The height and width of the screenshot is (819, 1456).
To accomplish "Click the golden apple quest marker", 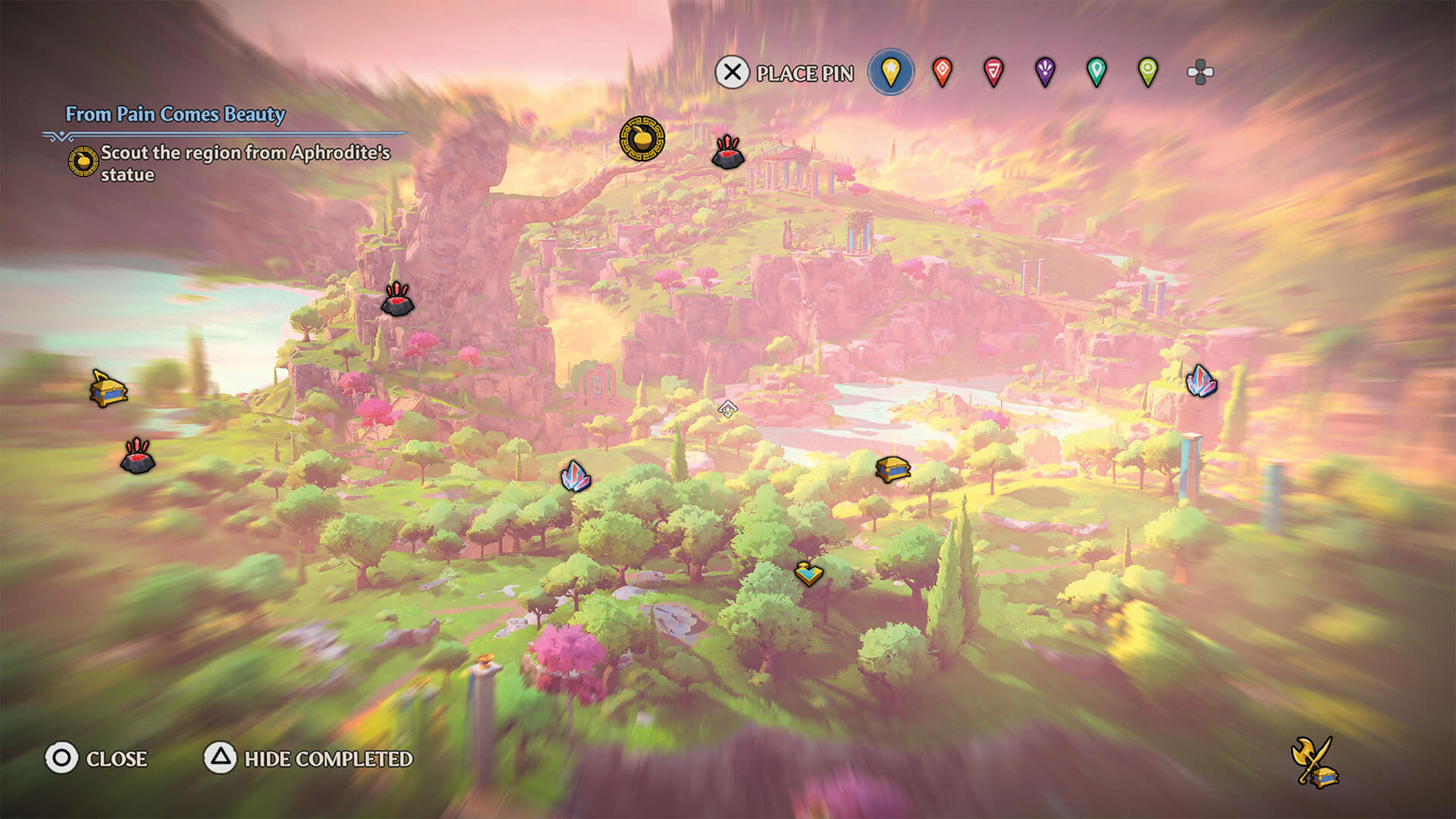I will pyautogui.click(x=642, y=139).
